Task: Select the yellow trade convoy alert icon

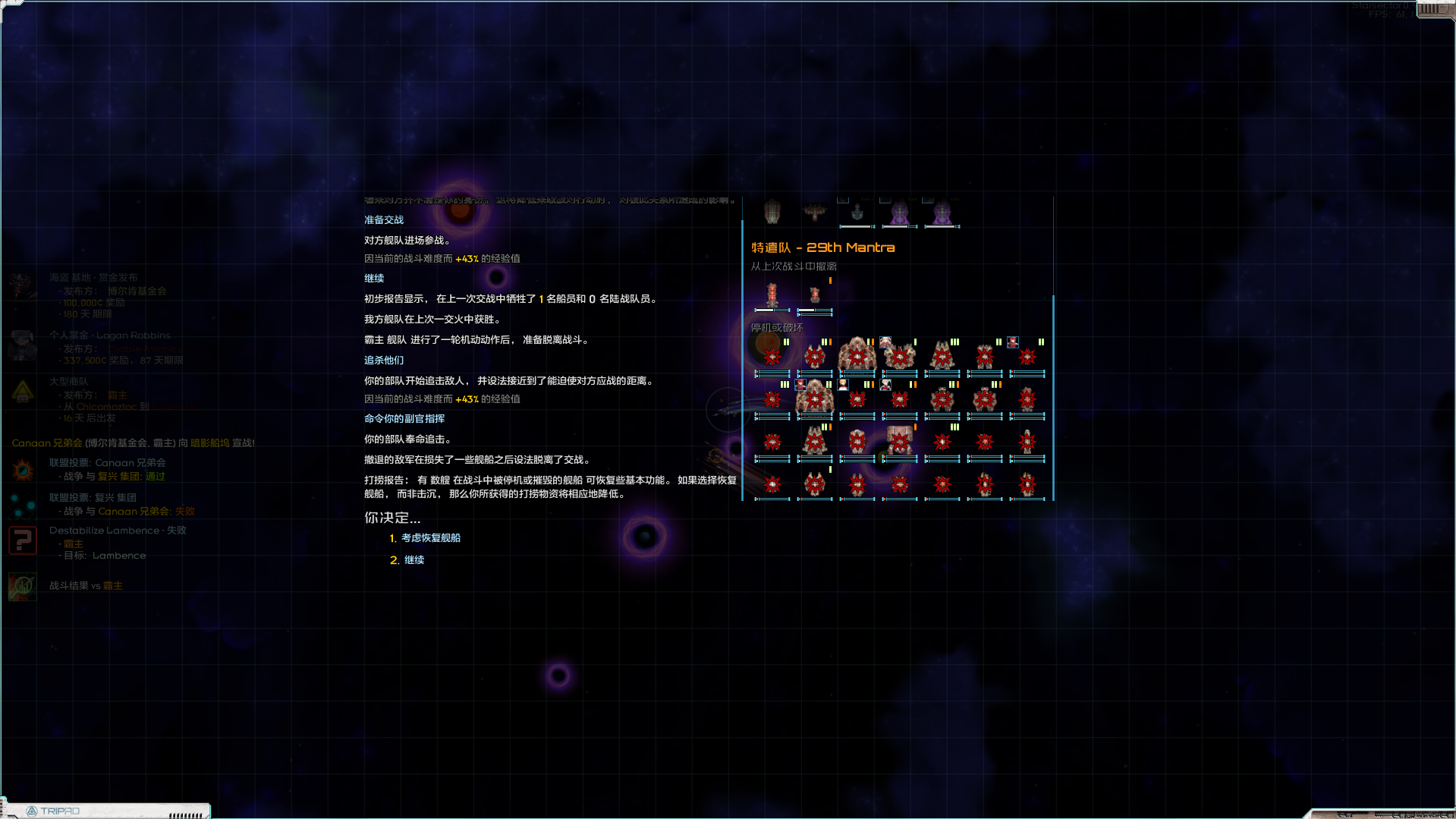Action: 23,393
